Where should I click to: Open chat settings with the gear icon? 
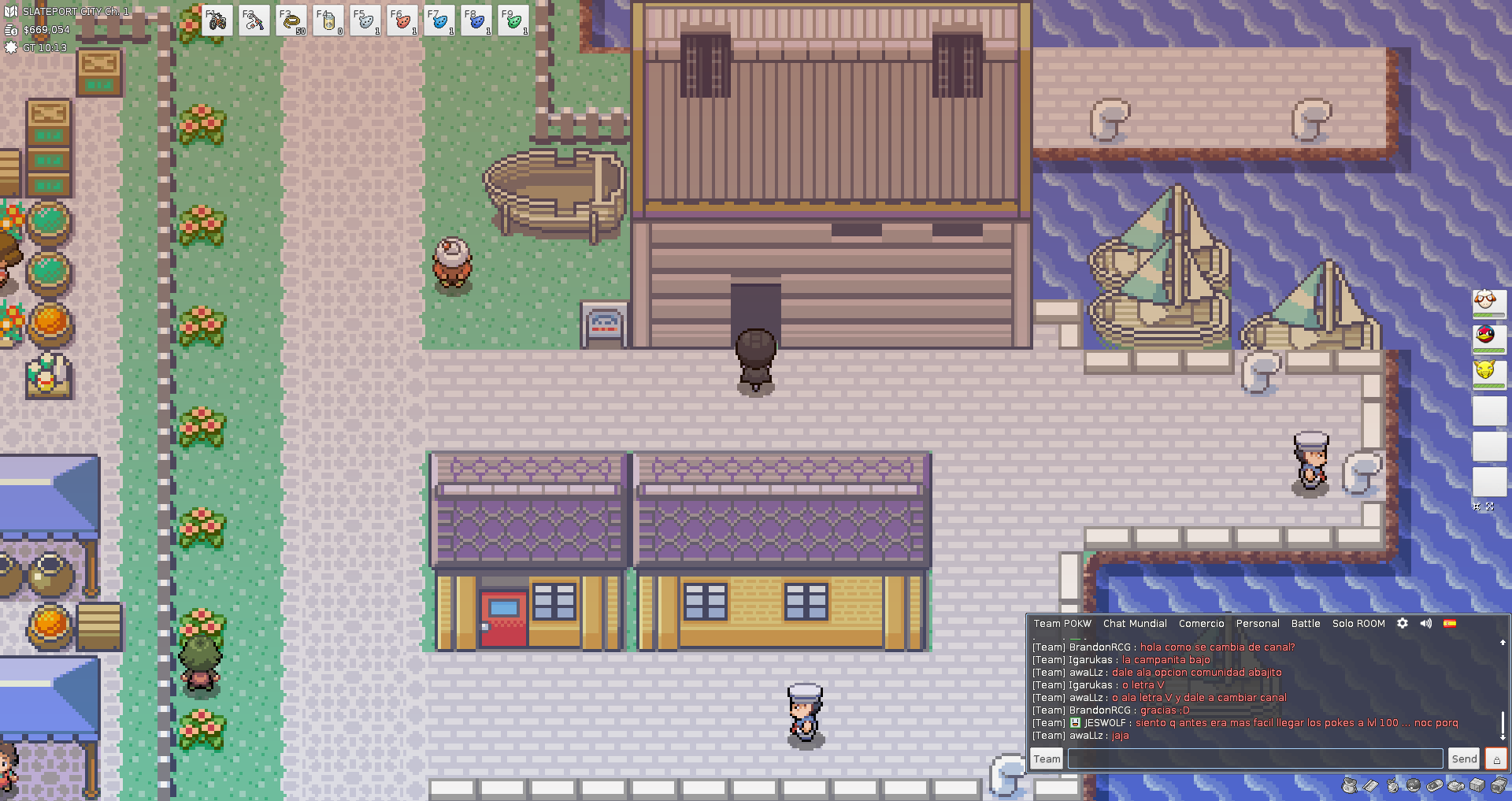pos(1403,623)
